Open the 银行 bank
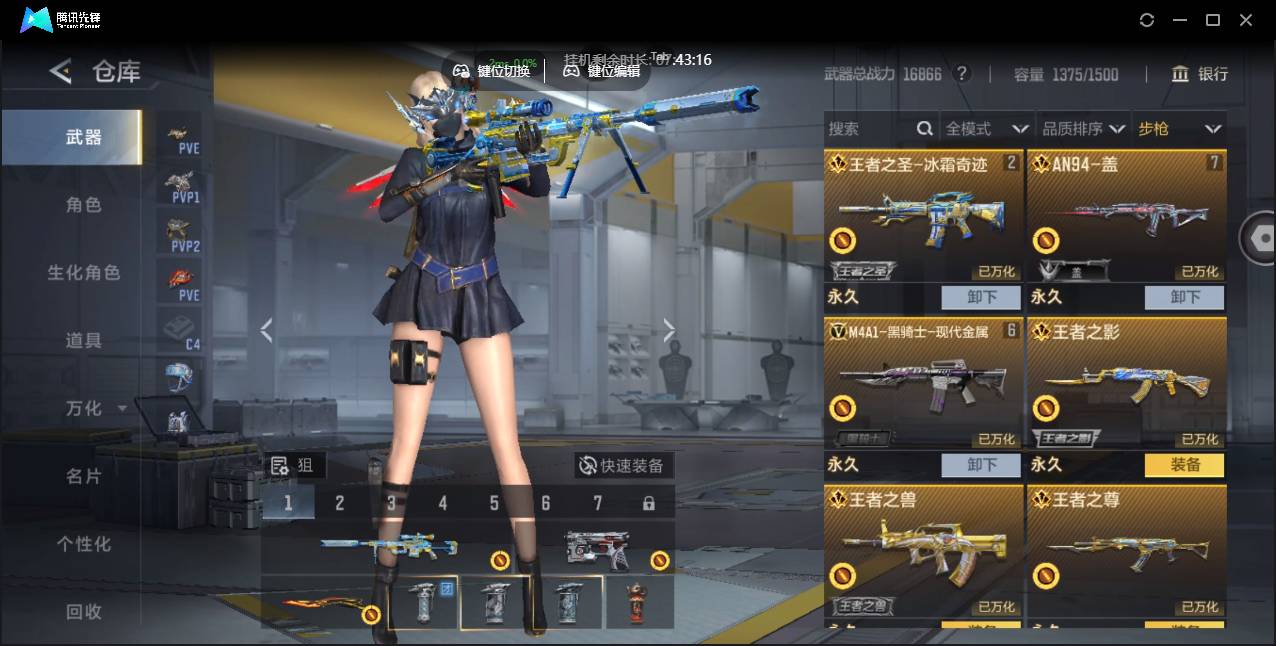Viewport: 1276px width, 646px height. 1200,74
